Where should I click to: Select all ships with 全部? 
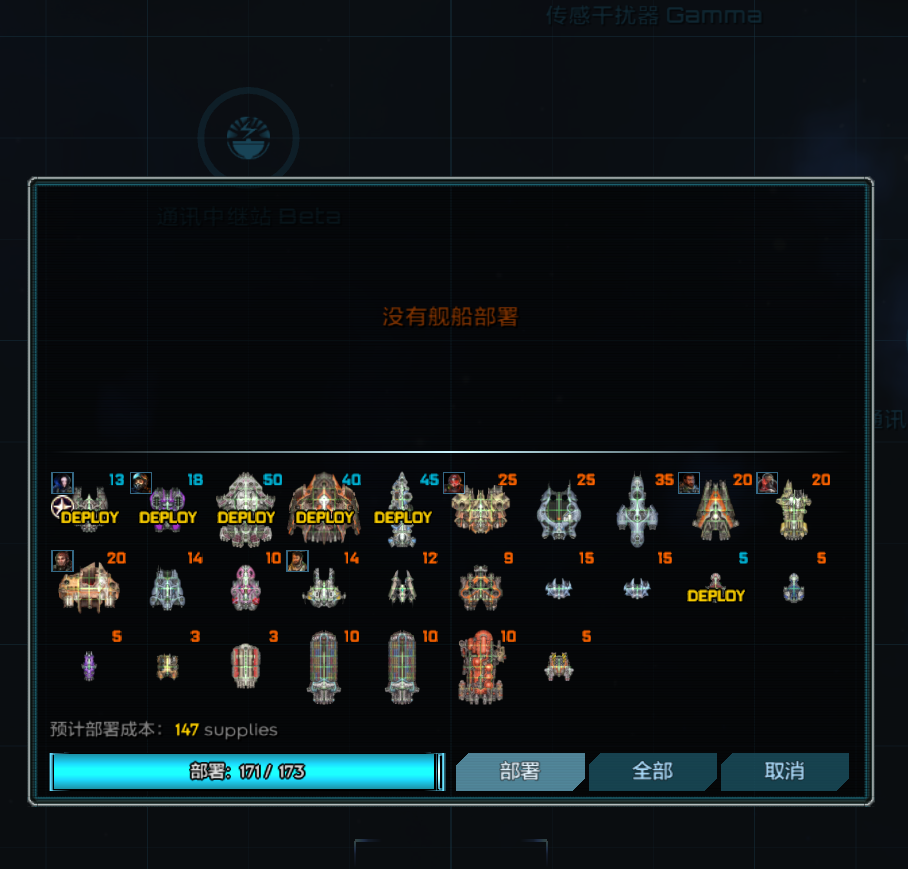(x=652, y=772)
